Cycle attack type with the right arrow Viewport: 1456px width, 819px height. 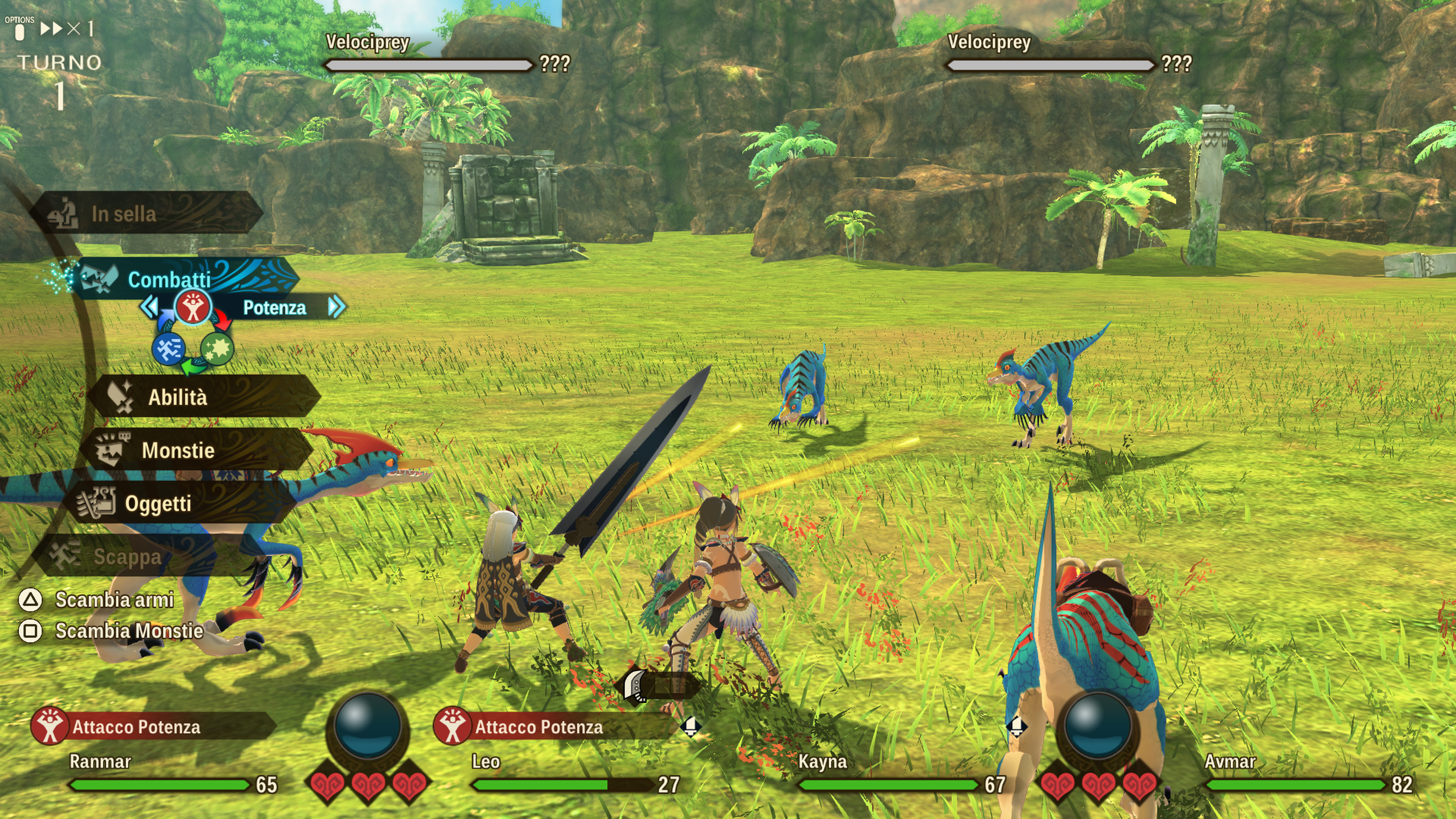coord(336,307)
